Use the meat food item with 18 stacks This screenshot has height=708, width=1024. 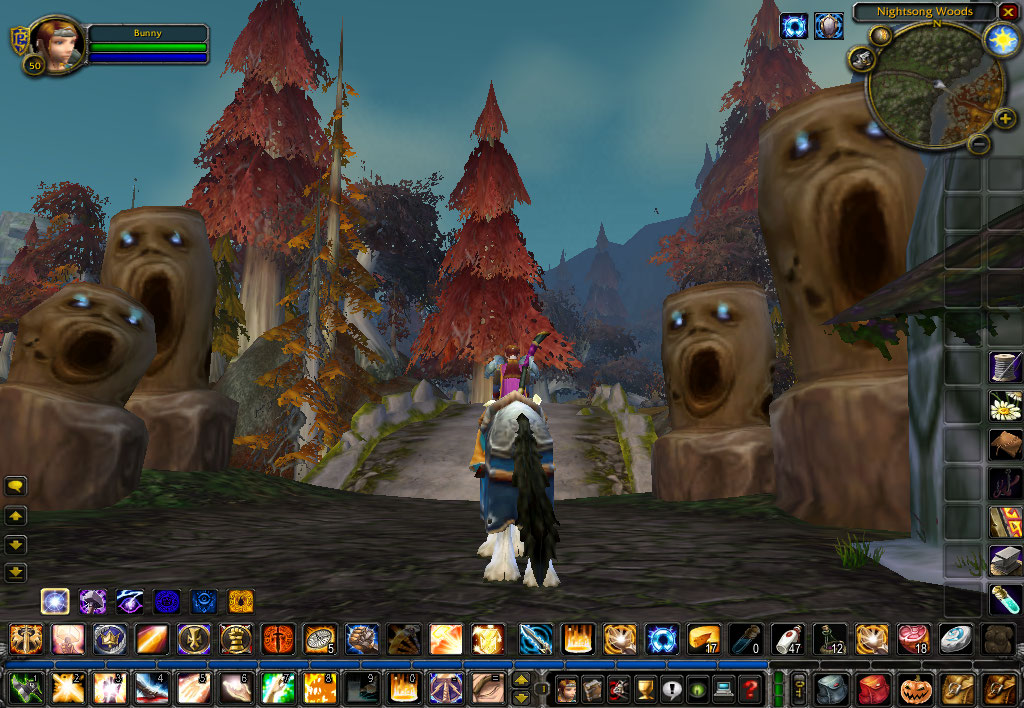point(914,638)
